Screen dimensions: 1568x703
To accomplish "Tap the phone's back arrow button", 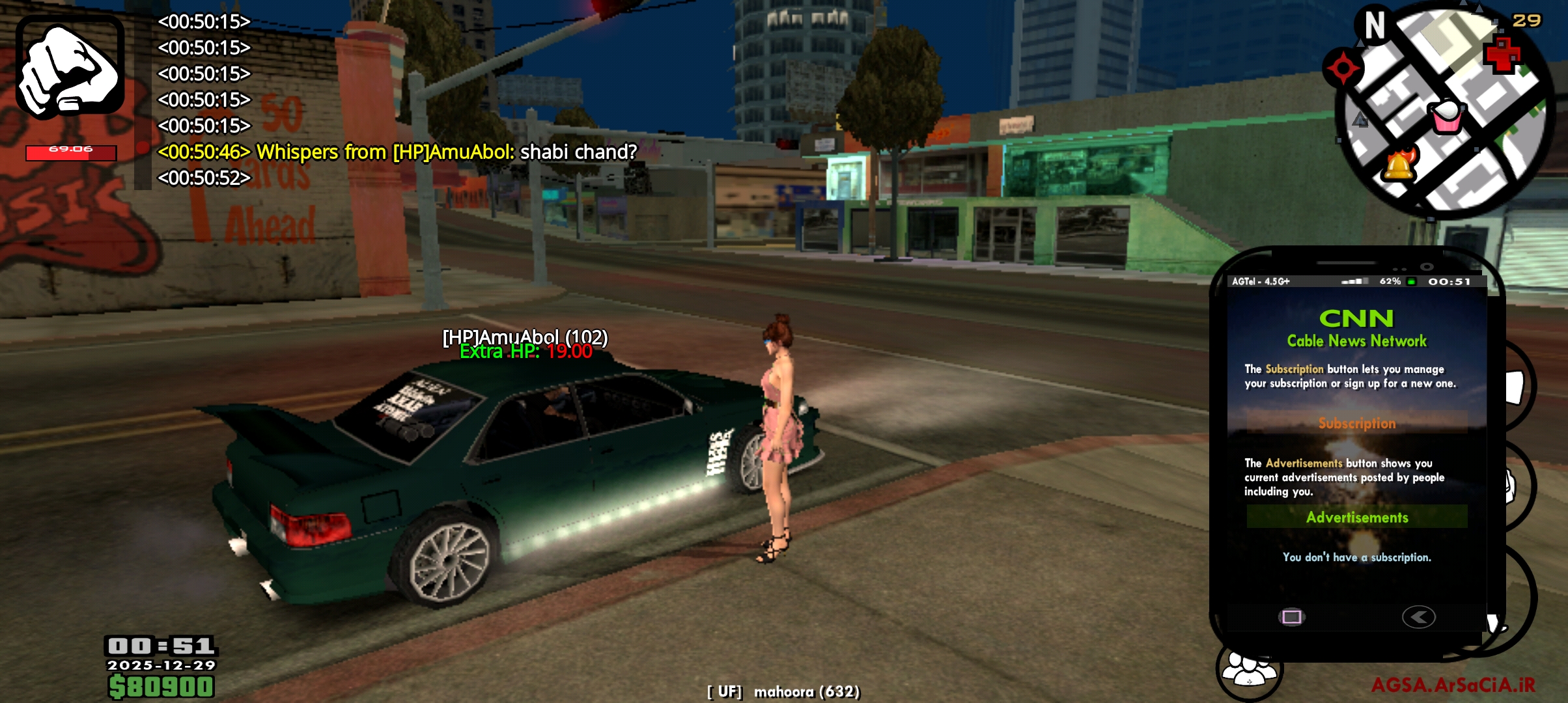I will pyautogui.click(x=1418, y=616).
